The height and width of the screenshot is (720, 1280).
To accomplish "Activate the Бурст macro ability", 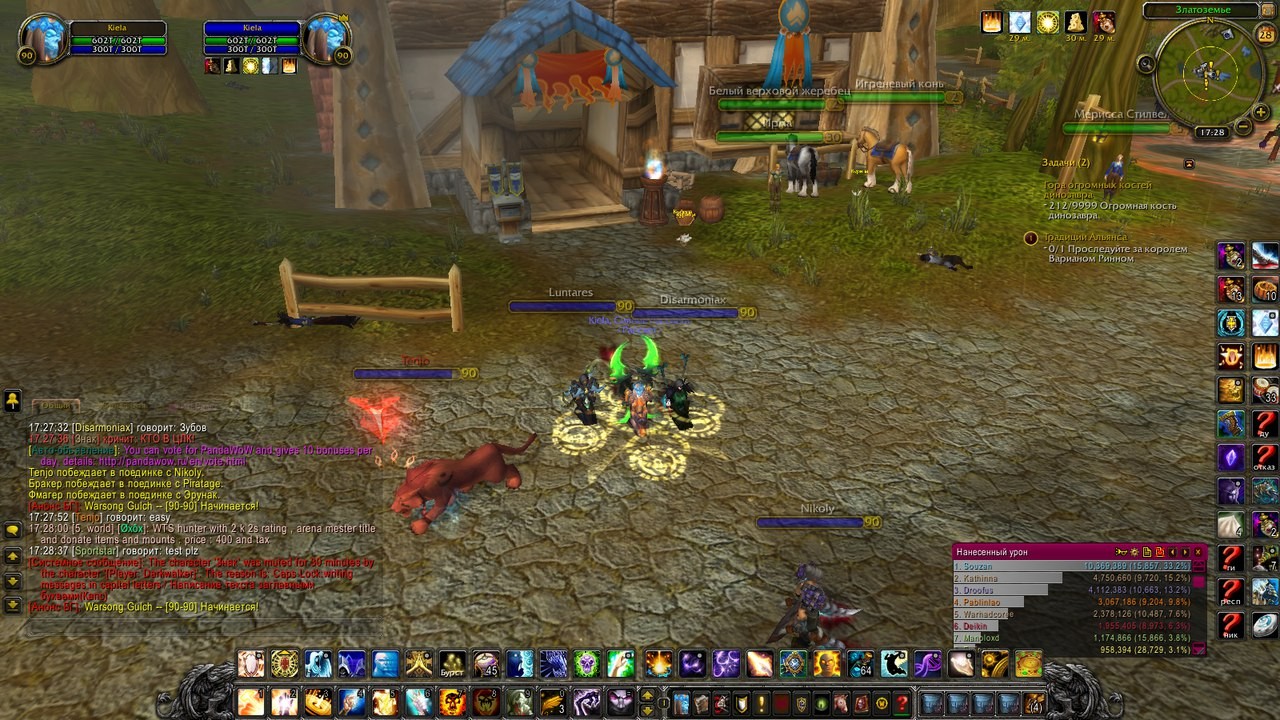I will point(453,663).
